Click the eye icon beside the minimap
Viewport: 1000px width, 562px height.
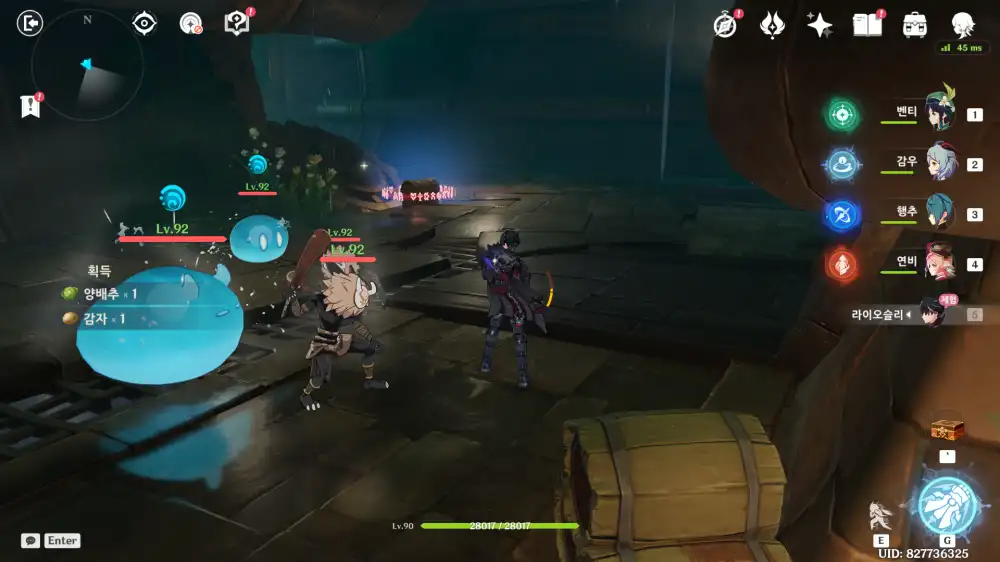coord(145,24)
